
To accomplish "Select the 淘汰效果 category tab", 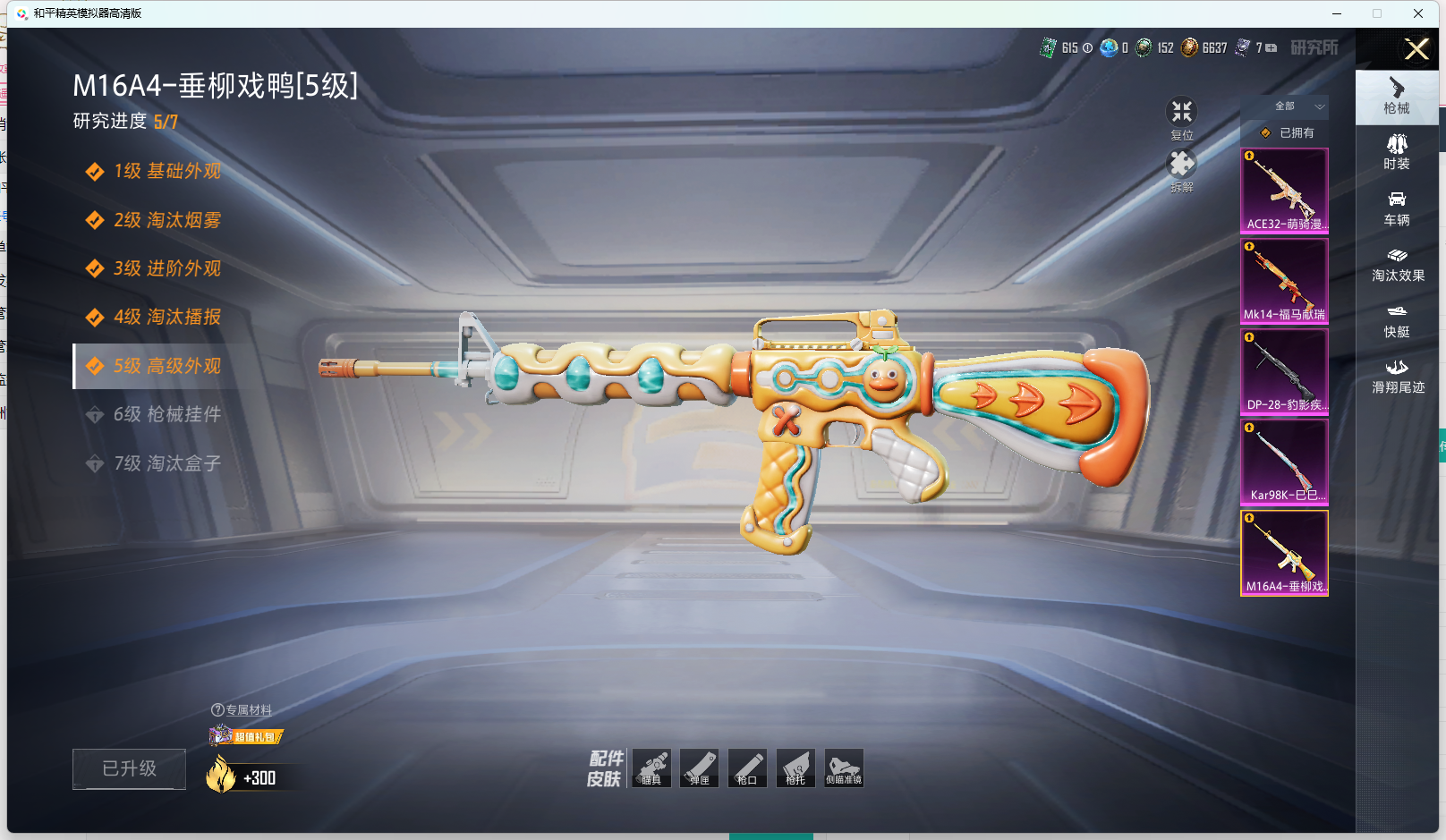I will [1398, 265].
